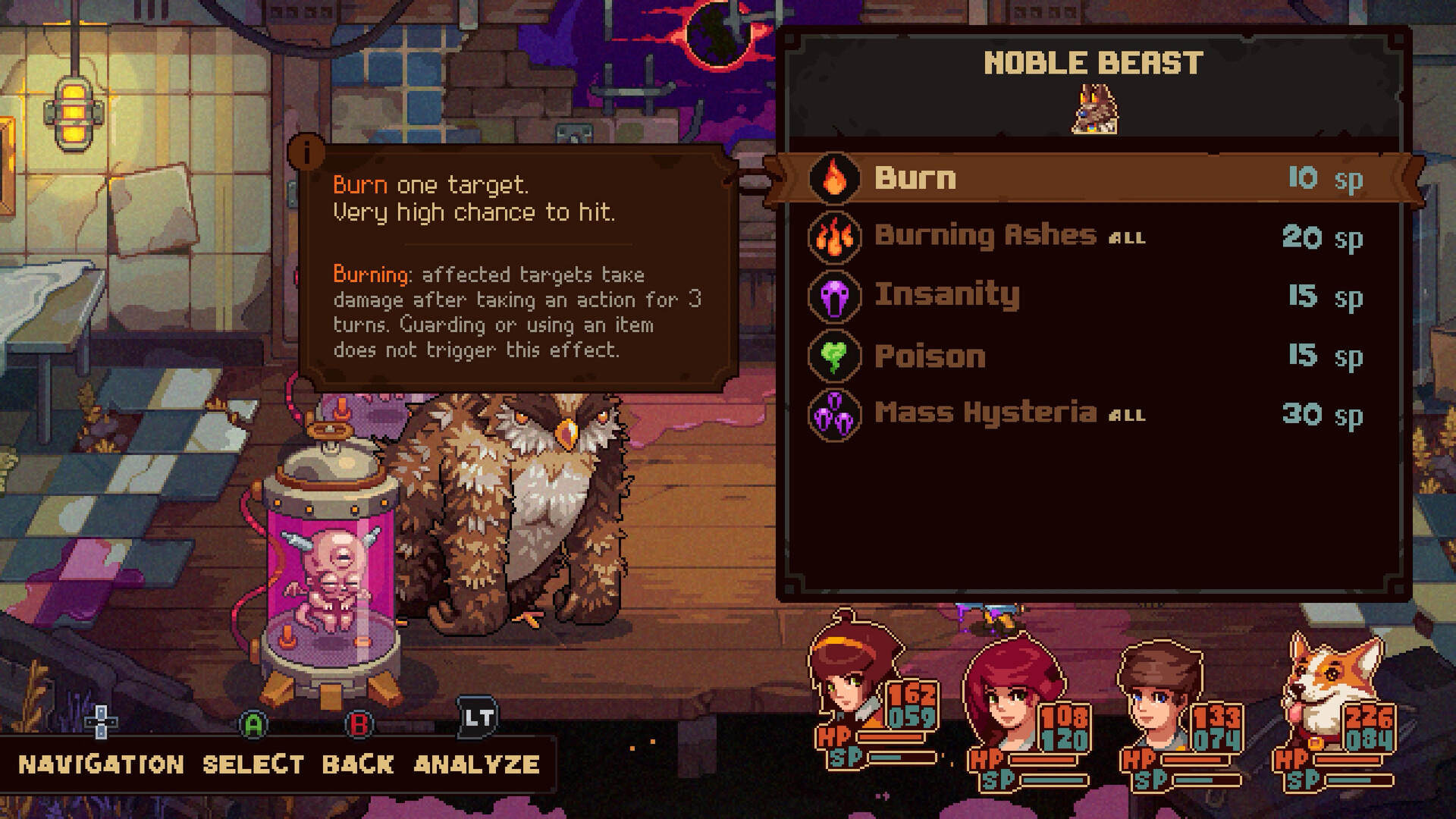Select Burn from the skill menu

[x=916, y=180]
